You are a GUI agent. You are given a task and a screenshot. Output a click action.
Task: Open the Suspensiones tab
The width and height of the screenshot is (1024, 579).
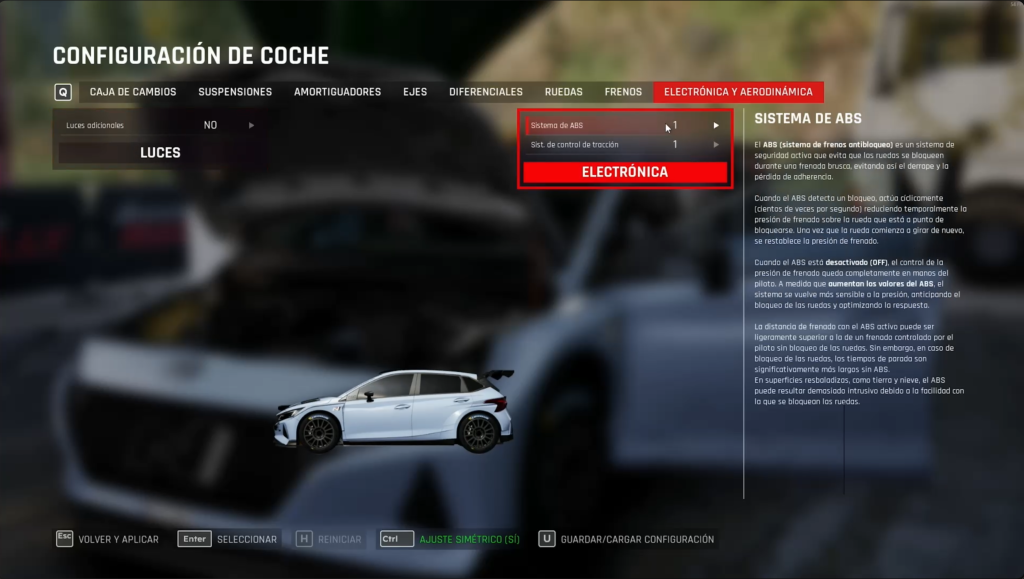pos(235,92)
